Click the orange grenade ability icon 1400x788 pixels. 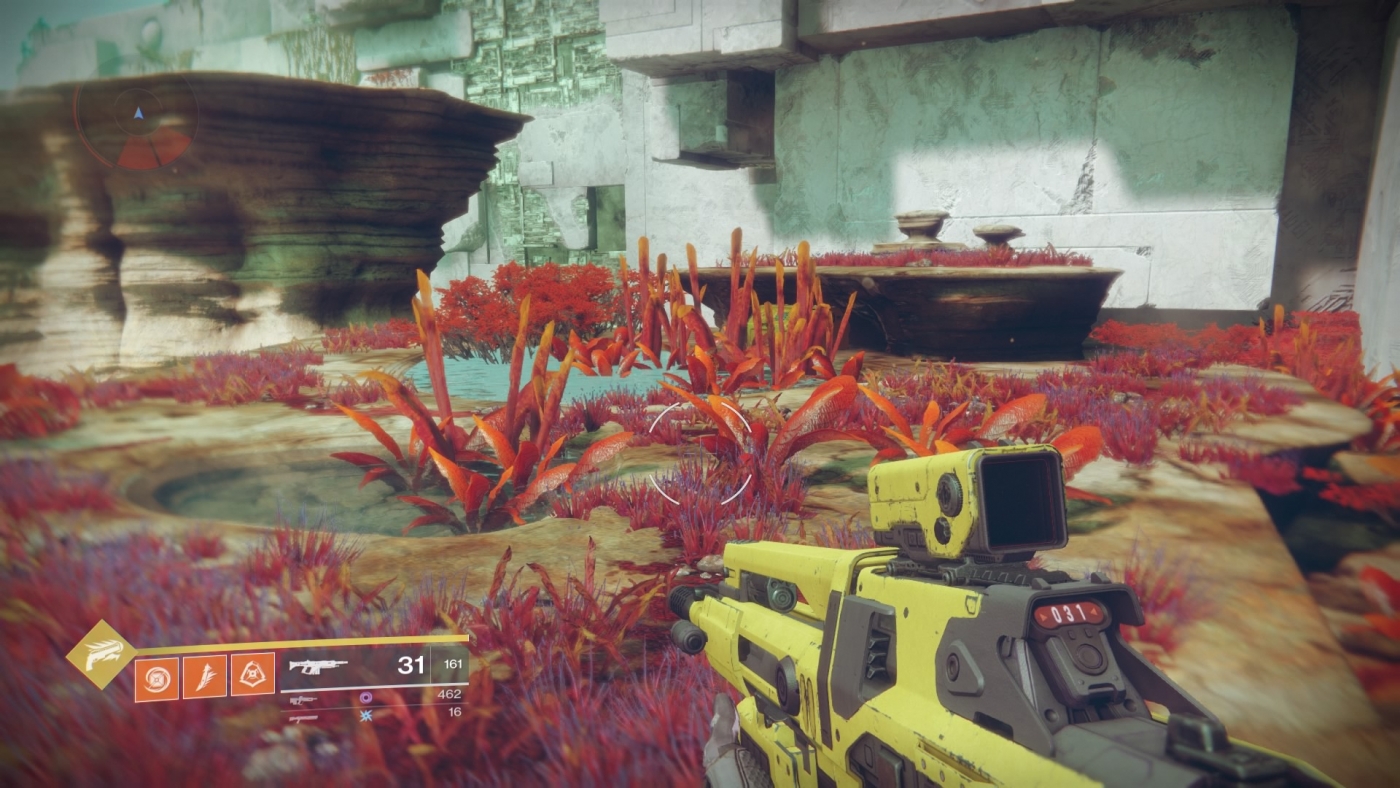156,676
